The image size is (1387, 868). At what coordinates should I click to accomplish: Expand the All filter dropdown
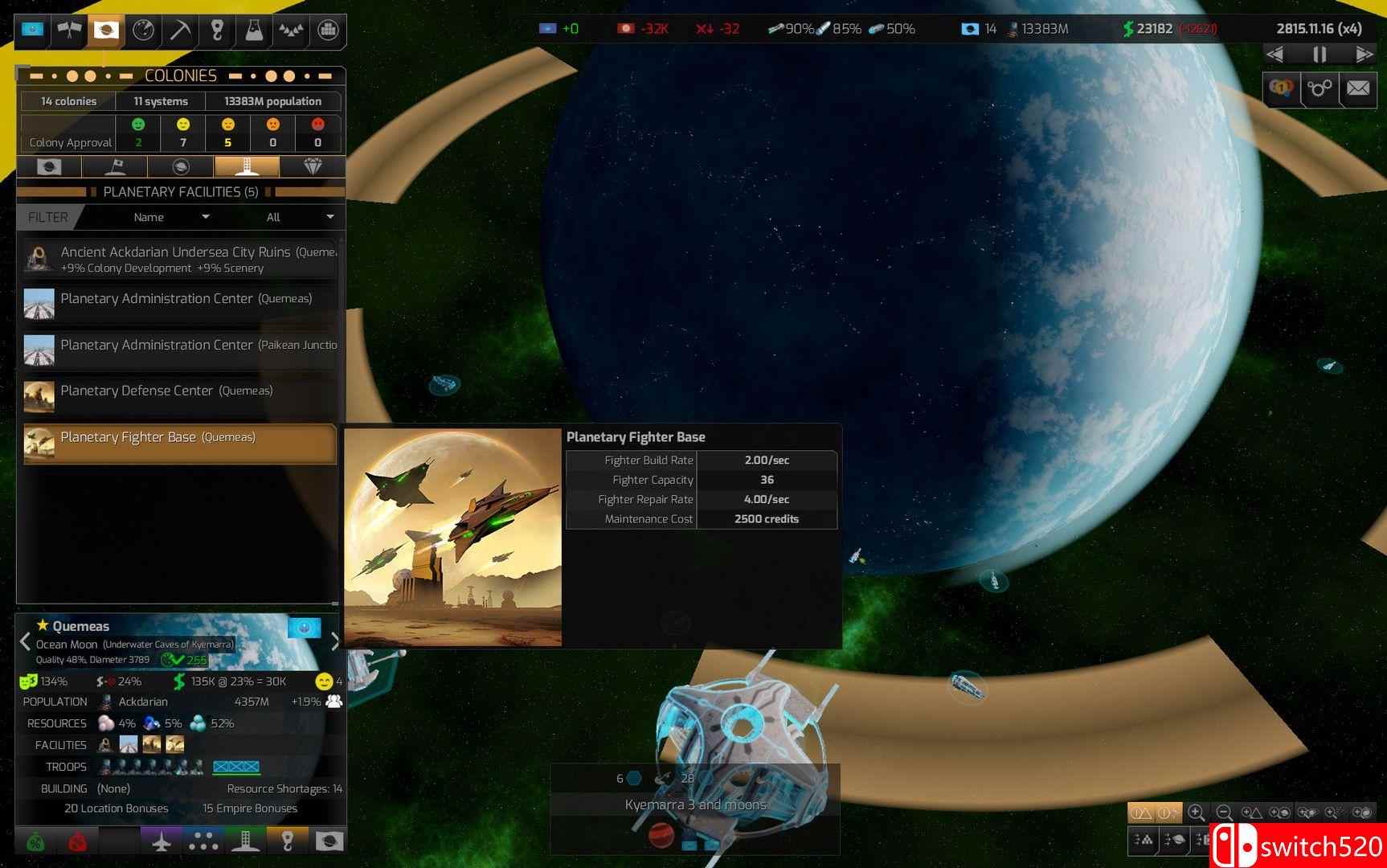[297, 217]
